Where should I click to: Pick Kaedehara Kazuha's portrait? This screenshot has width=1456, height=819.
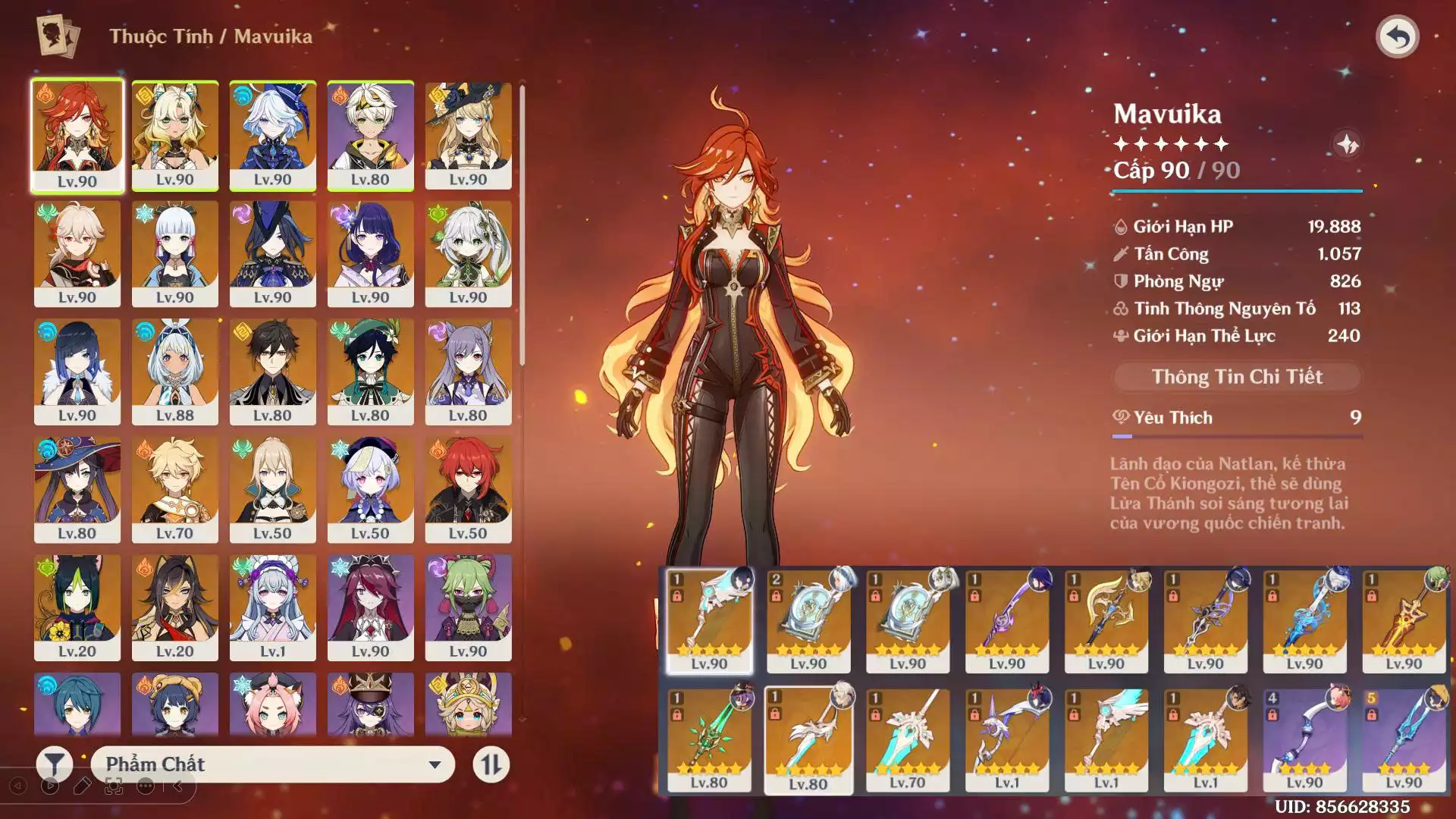click(77, 253)
